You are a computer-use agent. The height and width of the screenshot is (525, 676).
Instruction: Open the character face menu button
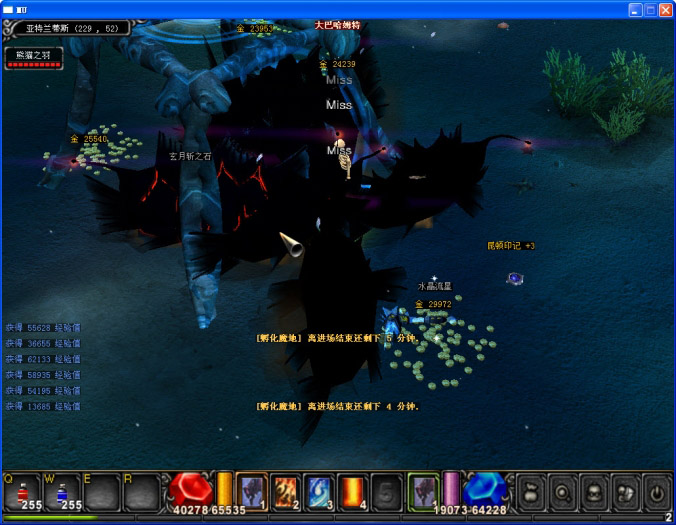tap(595, 492)
